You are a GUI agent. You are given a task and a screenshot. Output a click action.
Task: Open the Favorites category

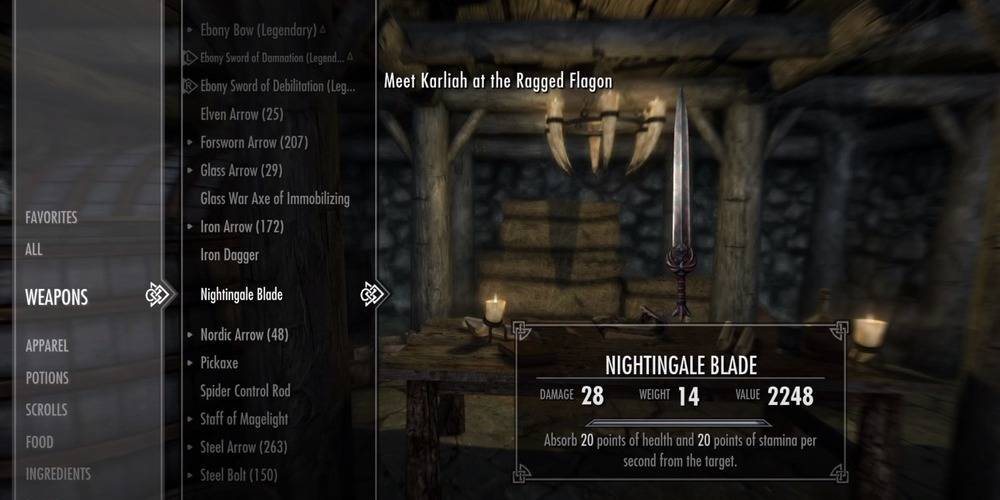coord(51,217)
